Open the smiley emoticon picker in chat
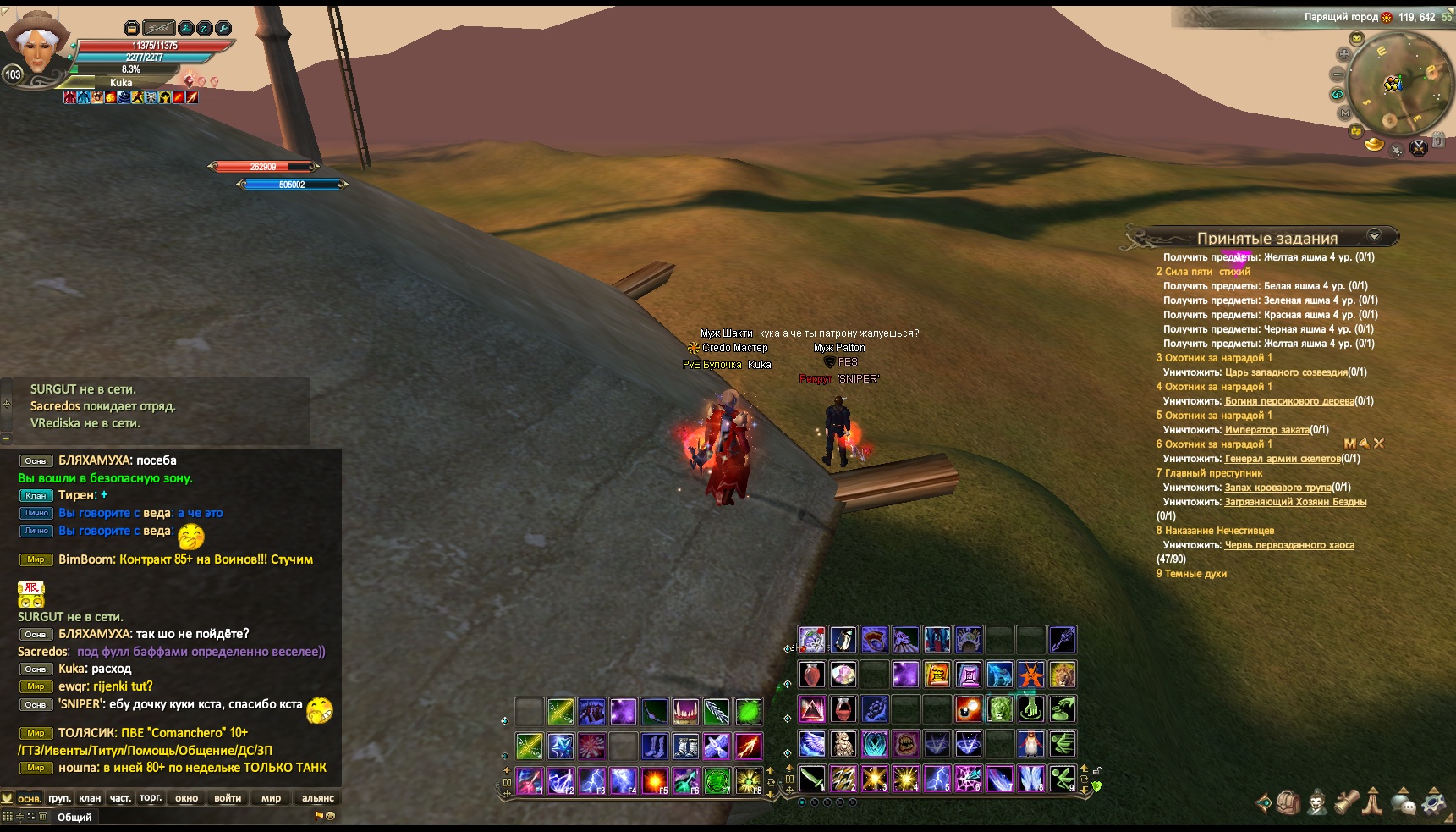 point(330,816)
